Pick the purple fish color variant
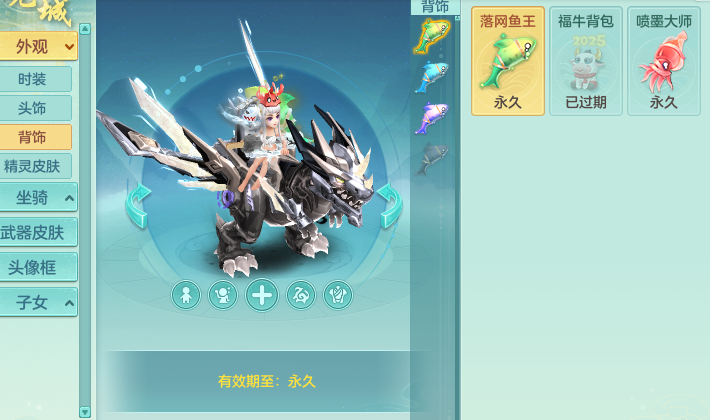This screenshot has width=710, height=420. (433, 116)
